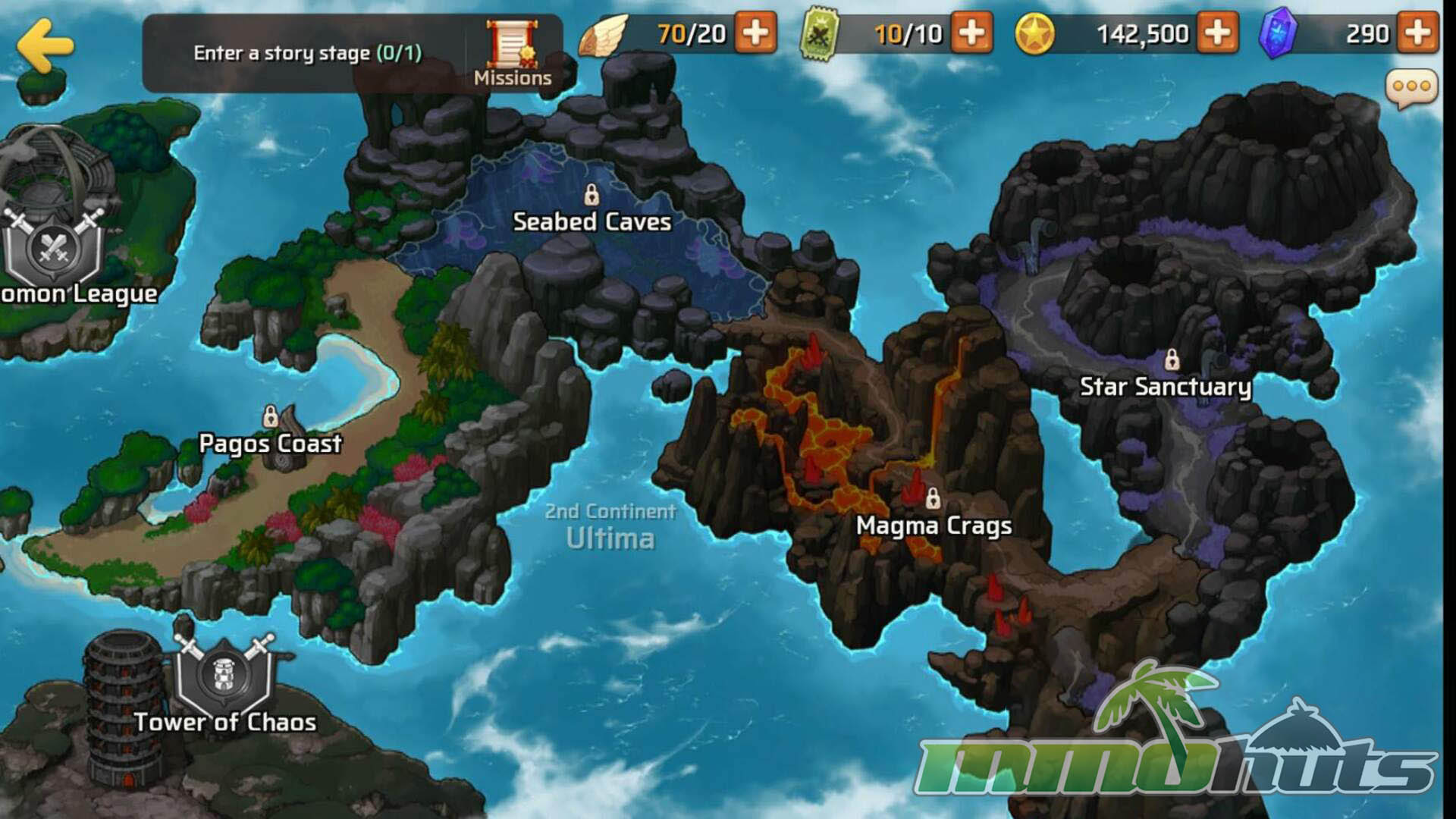Open the chat speech bubble
This screenshot has height=819, width=1456.
point(1411,88)
